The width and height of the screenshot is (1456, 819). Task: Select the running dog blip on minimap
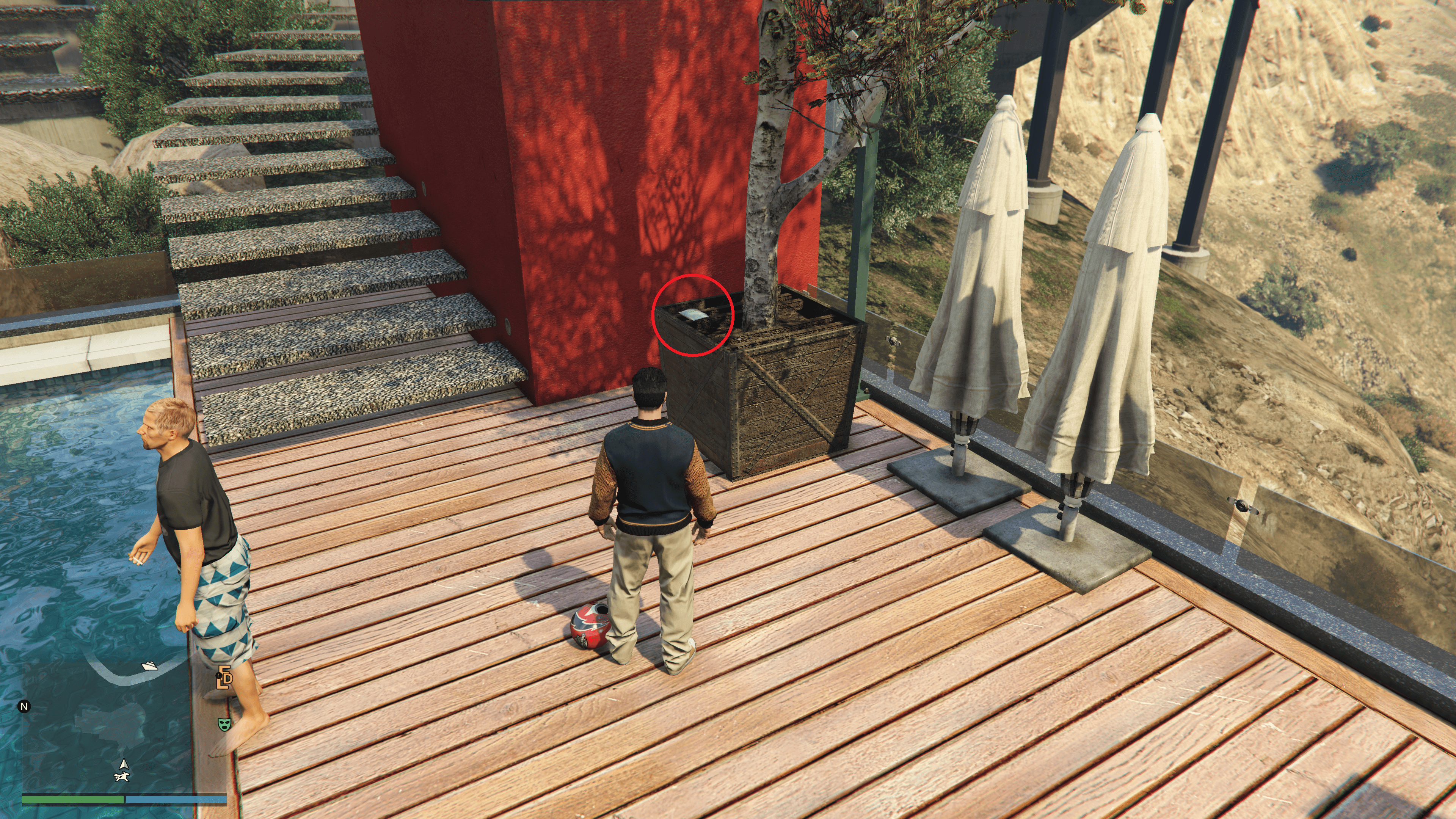point(122,777)
